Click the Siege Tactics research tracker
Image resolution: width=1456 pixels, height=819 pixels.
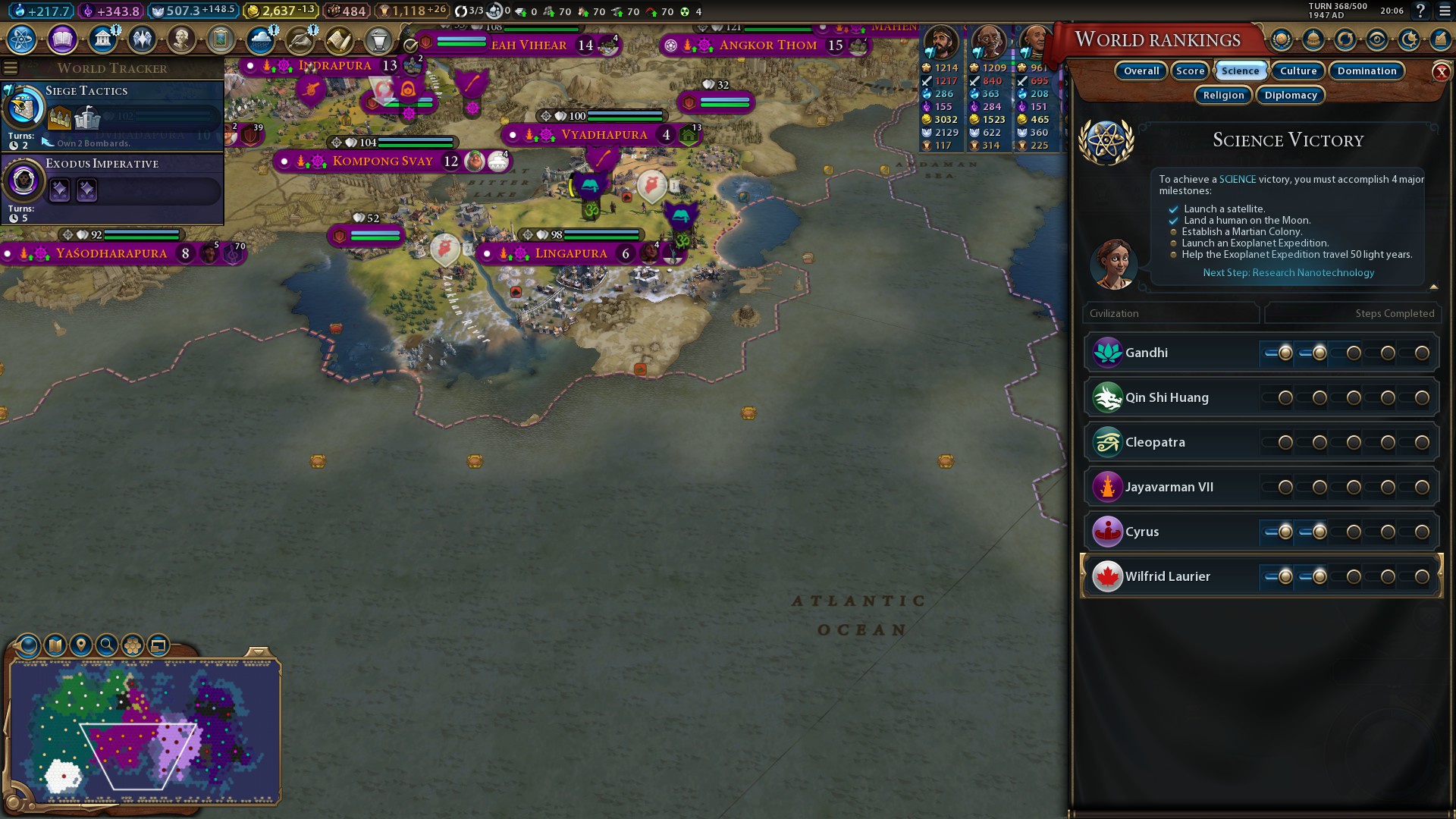click(x=112, y=114)
